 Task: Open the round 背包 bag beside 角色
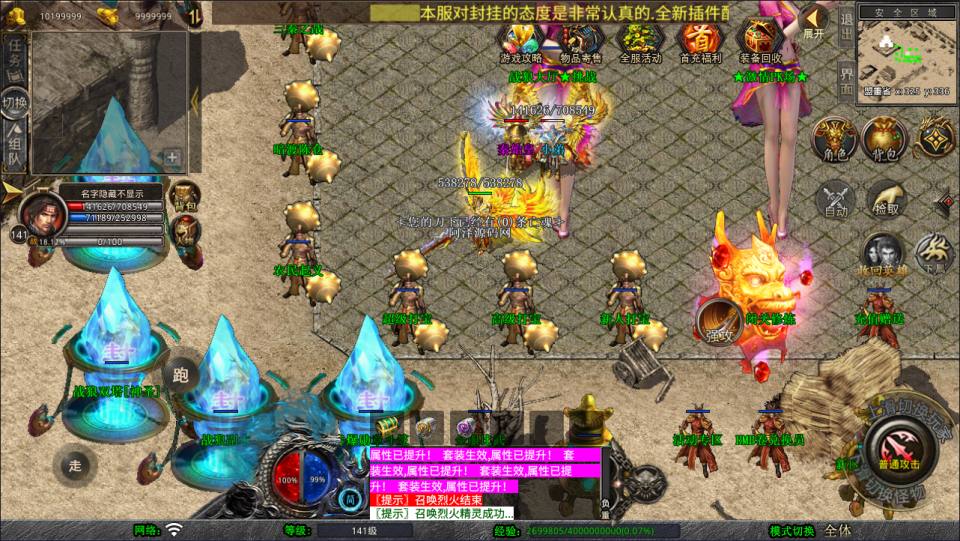[884, 140]
